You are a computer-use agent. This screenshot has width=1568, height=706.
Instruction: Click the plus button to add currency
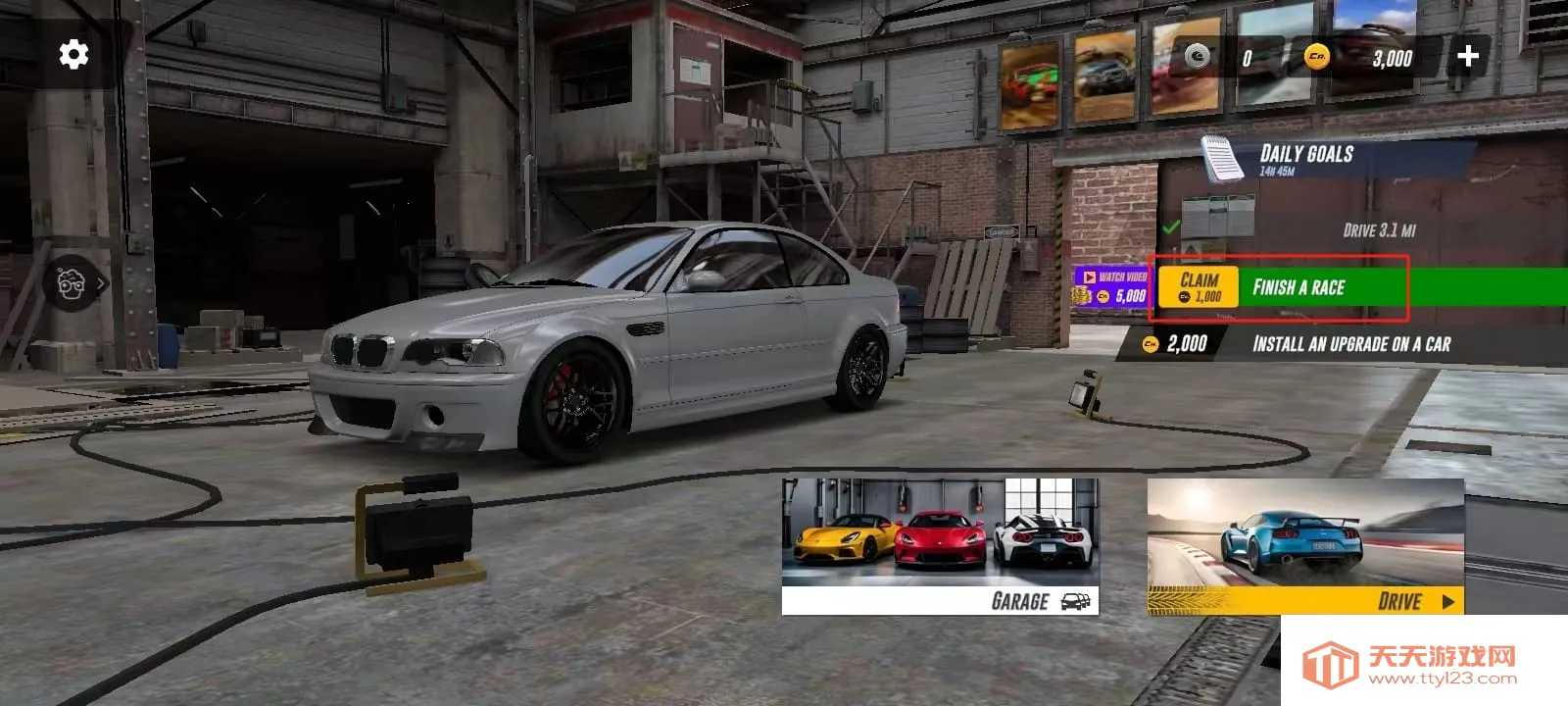click(x=1467, y=57)
